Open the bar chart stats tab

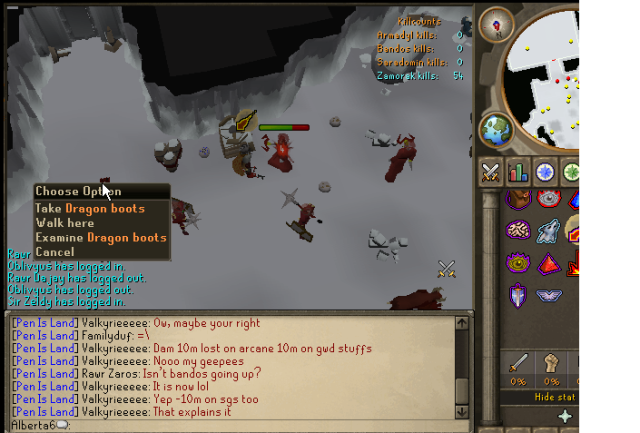[518, 170]
